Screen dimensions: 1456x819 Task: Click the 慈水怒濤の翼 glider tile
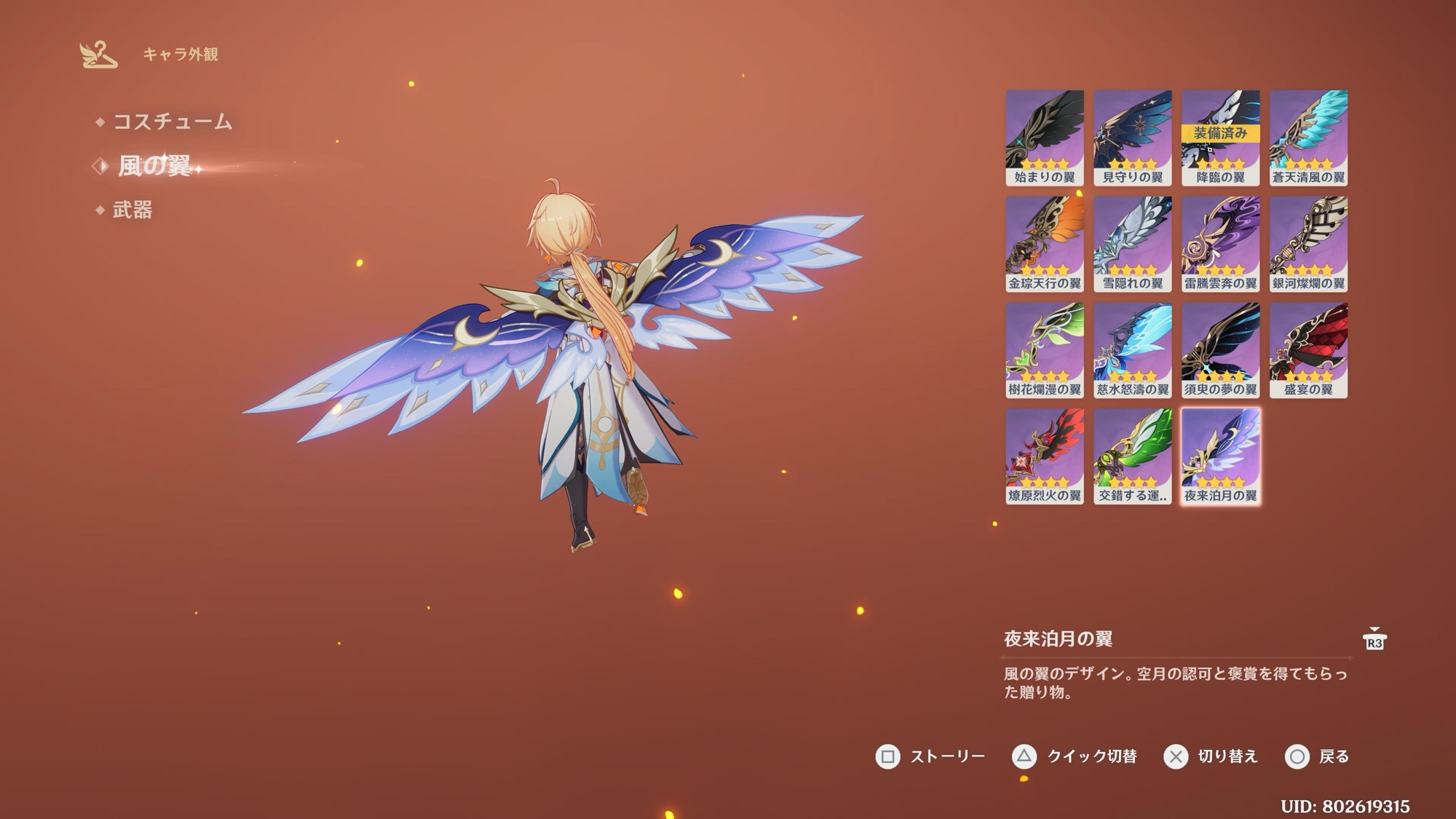(x=1132, y=350)
